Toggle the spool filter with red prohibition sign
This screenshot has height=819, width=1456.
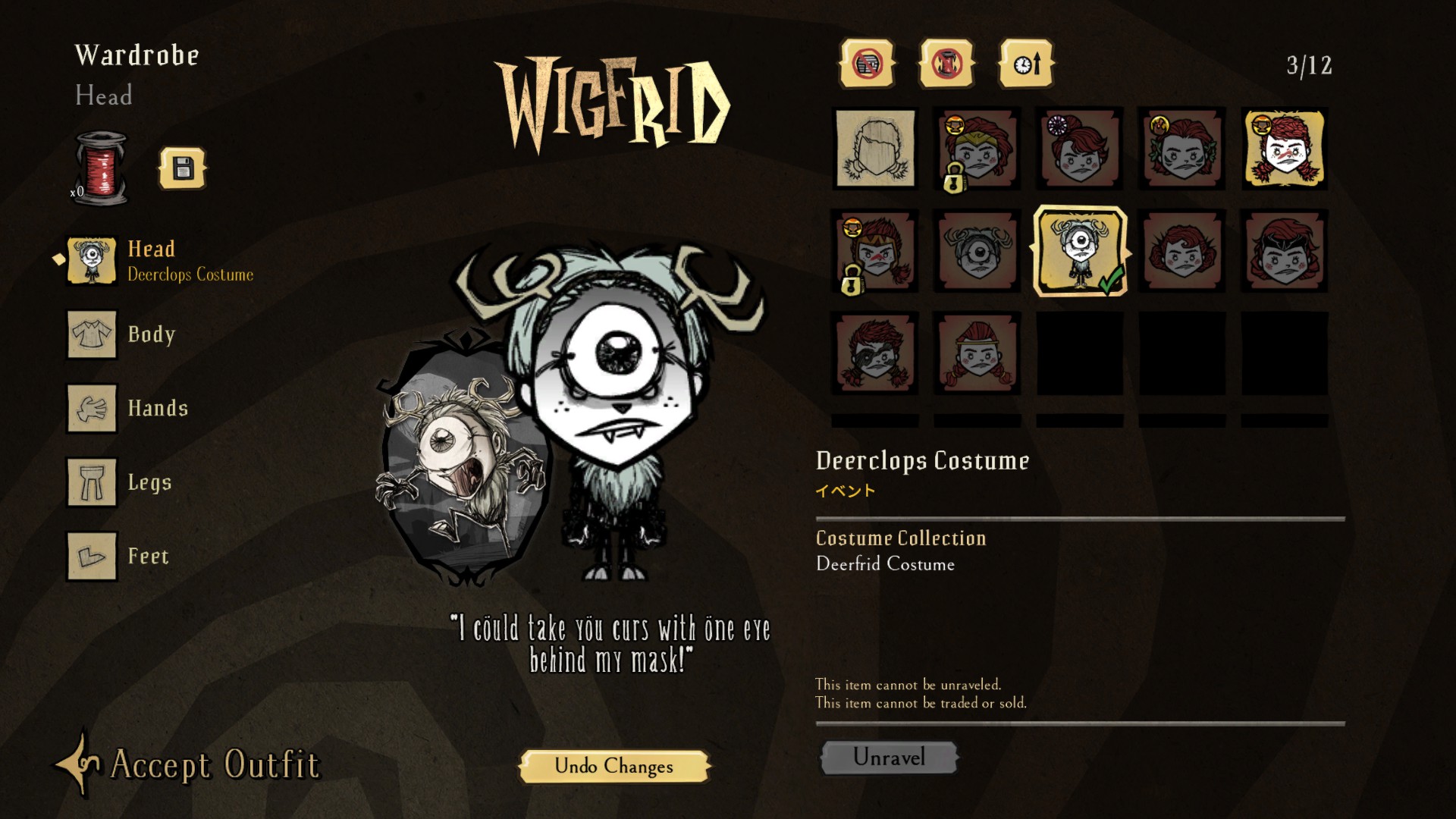coord(947,64)
